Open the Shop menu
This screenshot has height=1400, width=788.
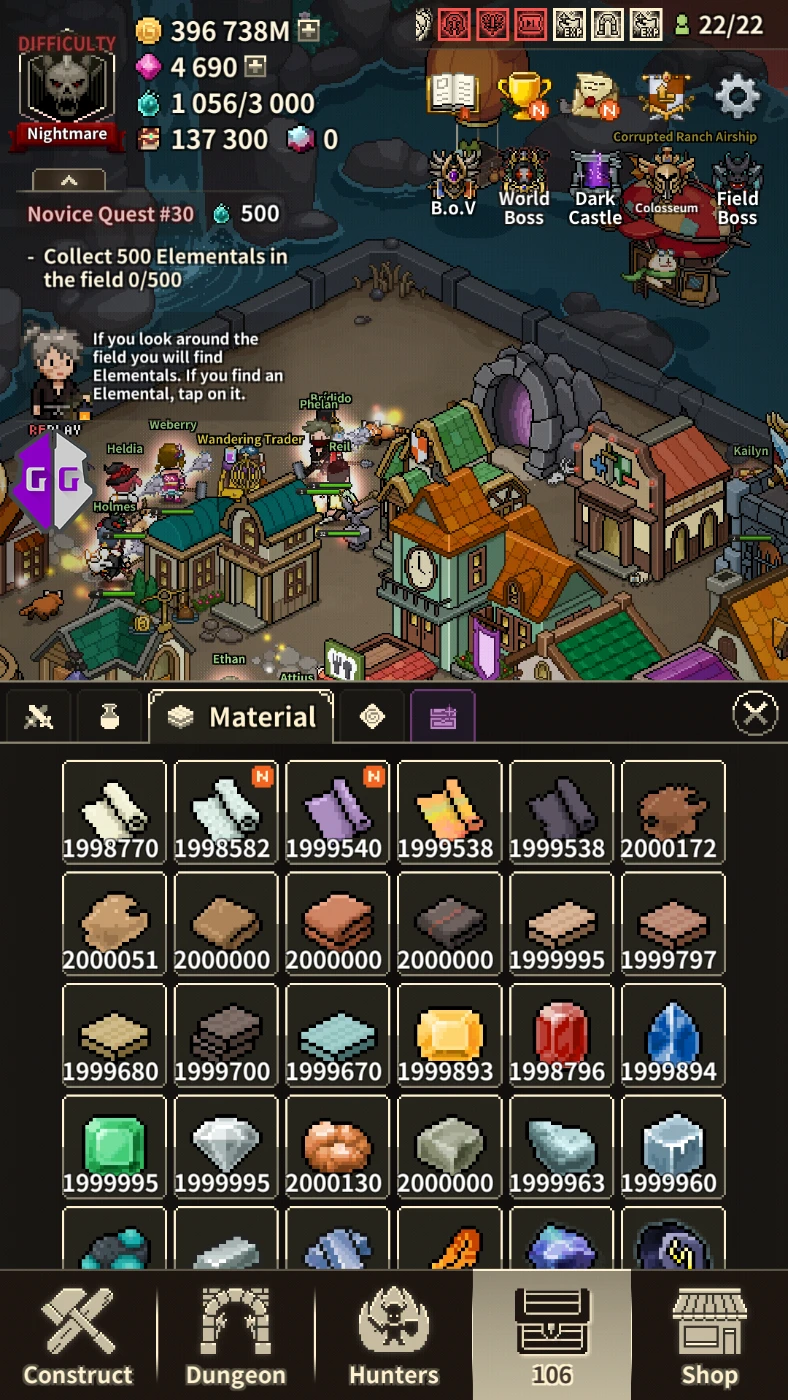pyautogui.click(x=709, y=1336)
